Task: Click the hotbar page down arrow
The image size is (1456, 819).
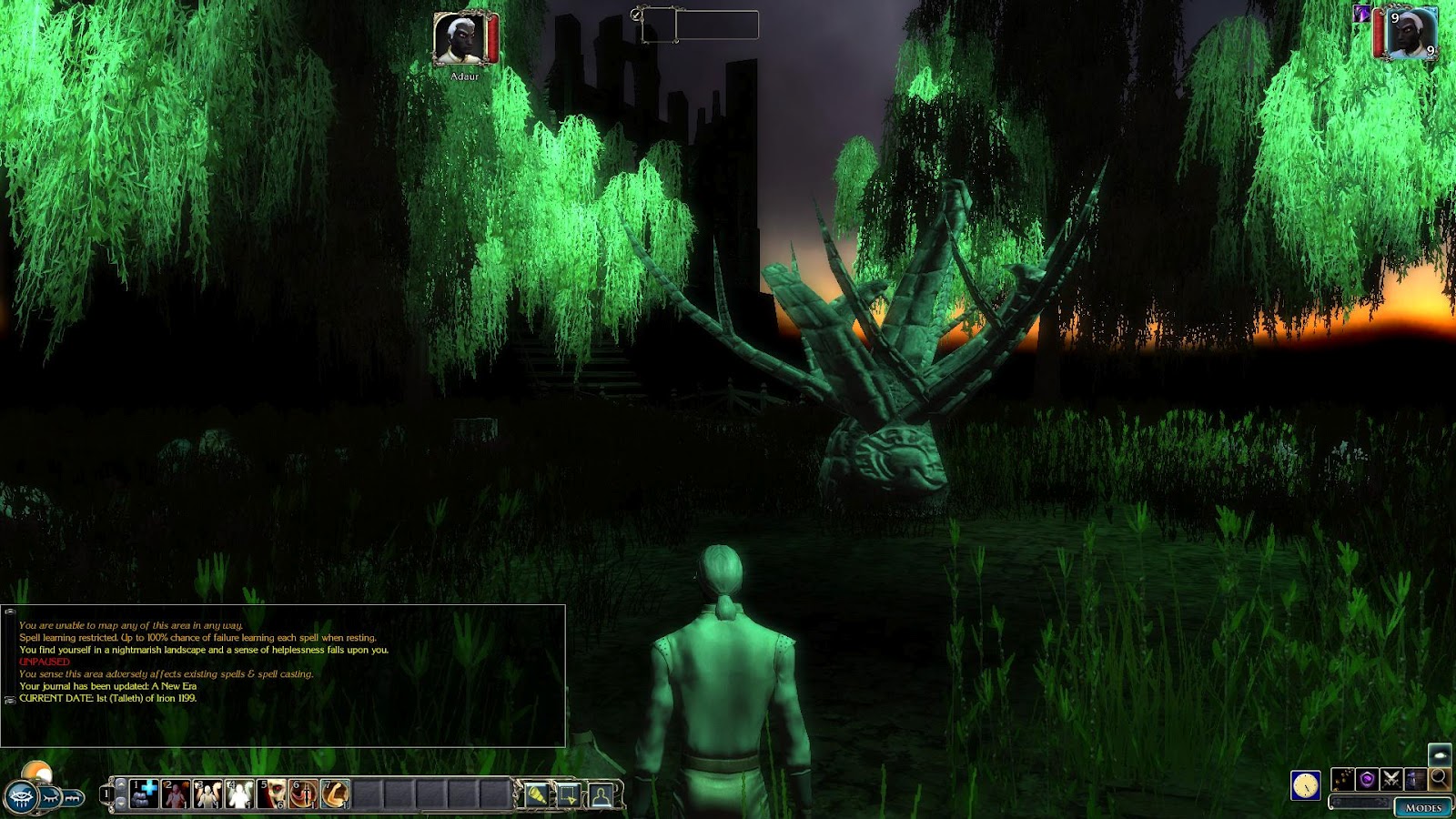Action: click(121, 804)
